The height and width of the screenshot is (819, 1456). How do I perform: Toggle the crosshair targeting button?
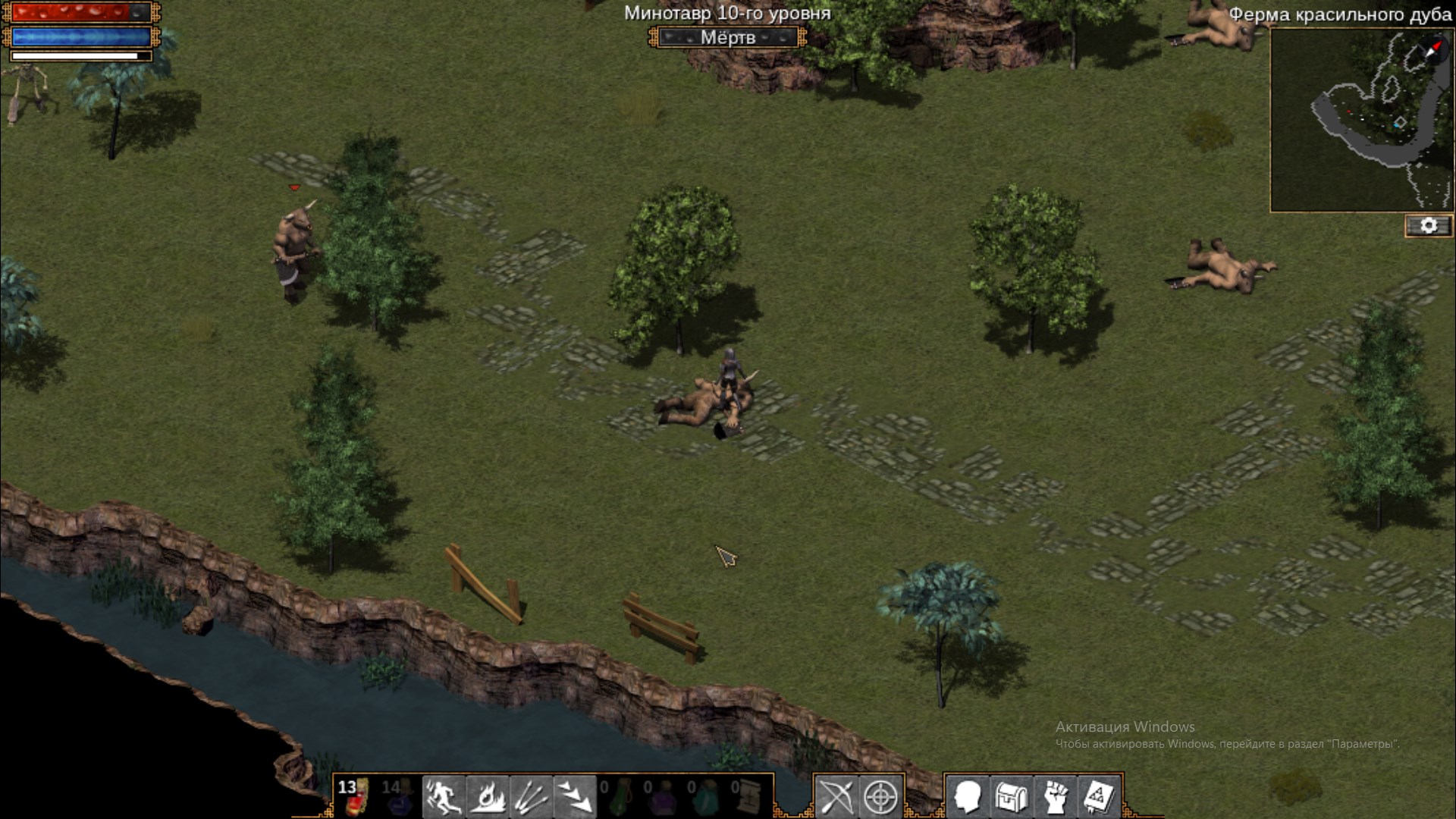tap(880, 797)
